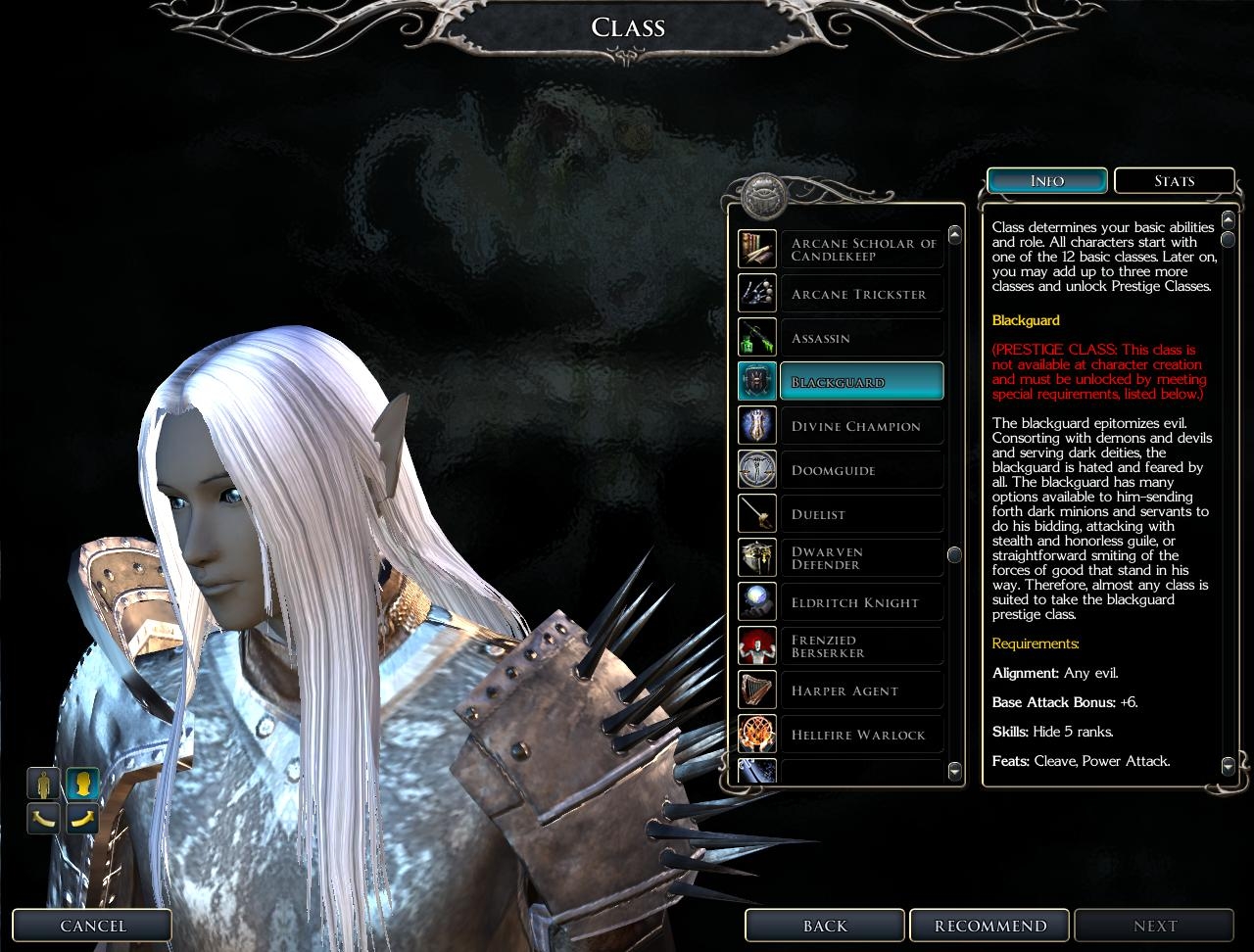Screen dimensions: 1254x952
Task: Show the full body character view
Action: (44, 784)
